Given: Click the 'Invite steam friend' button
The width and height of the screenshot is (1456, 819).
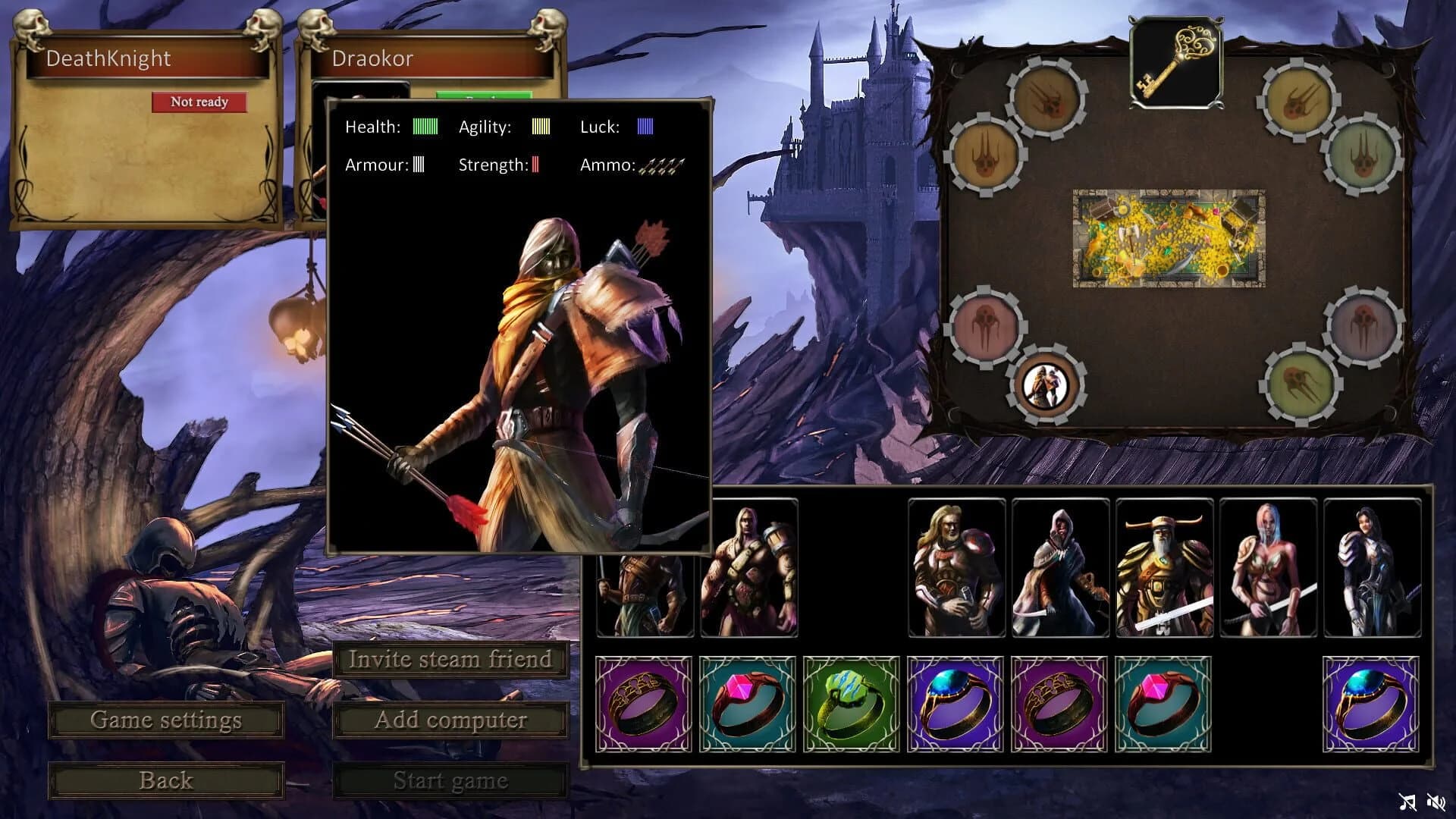Looking at the screenshot, I should pyautogui.click(x=451, y=659).
